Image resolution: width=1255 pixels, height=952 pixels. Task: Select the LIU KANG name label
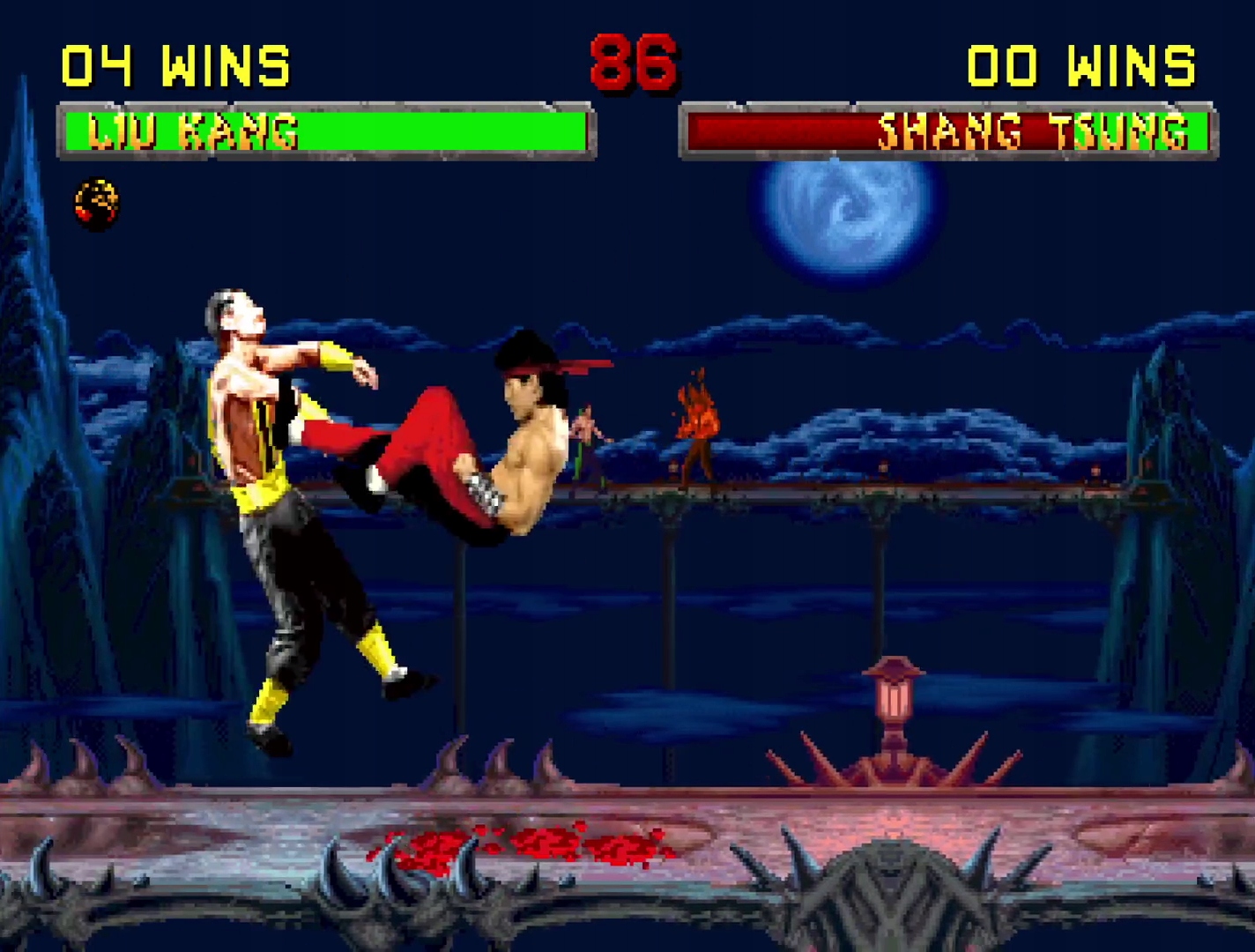click(194, 132)
